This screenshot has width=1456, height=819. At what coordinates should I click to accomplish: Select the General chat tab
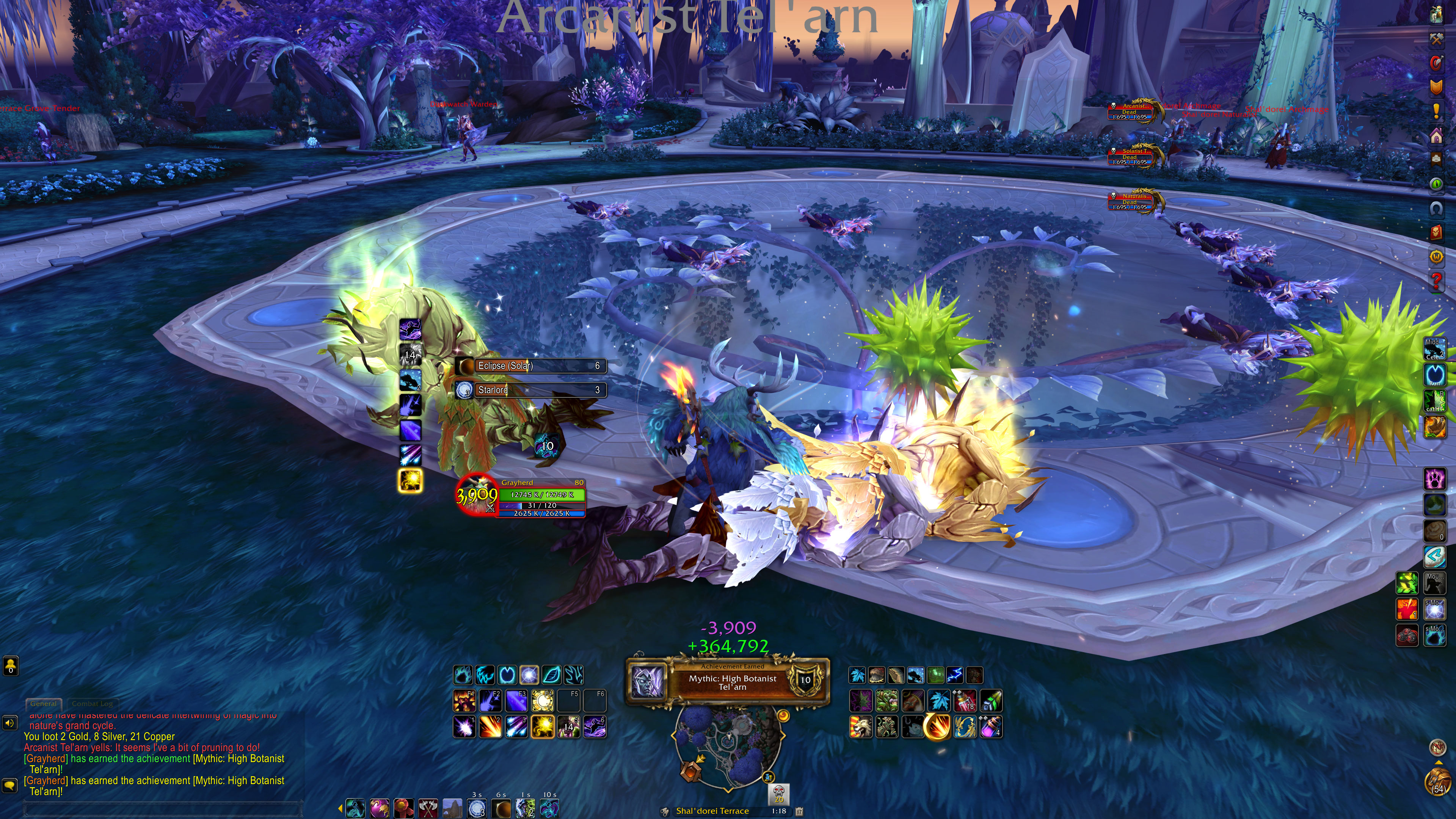(44, 704)
